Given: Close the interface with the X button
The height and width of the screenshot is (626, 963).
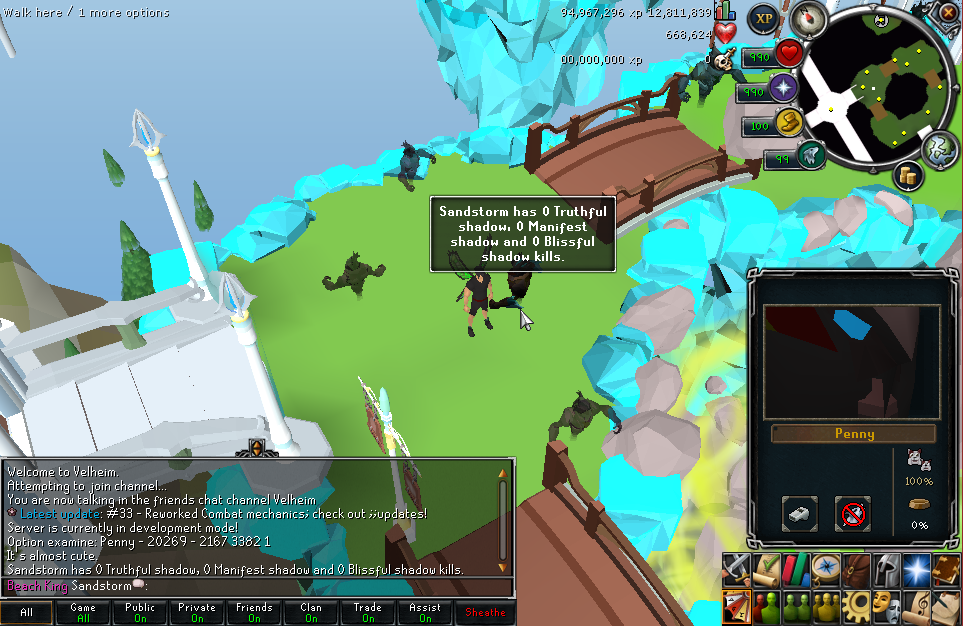Looking at the screenshot, I should coord(948,12).
